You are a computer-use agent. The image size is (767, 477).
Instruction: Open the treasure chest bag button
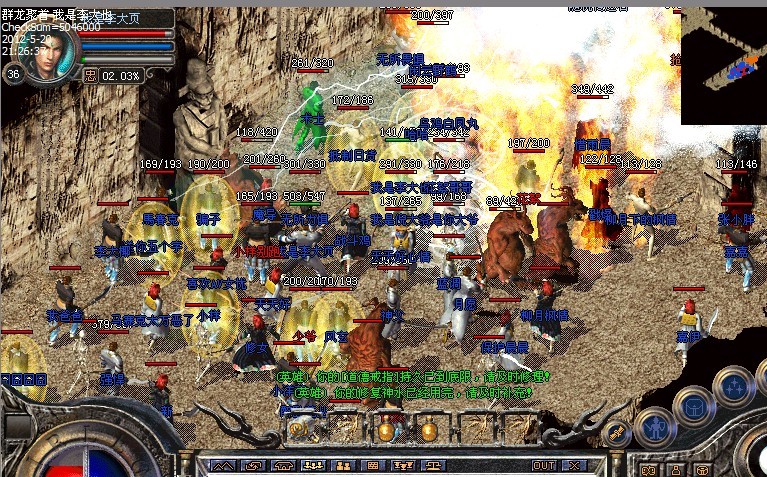pos(692,404)
